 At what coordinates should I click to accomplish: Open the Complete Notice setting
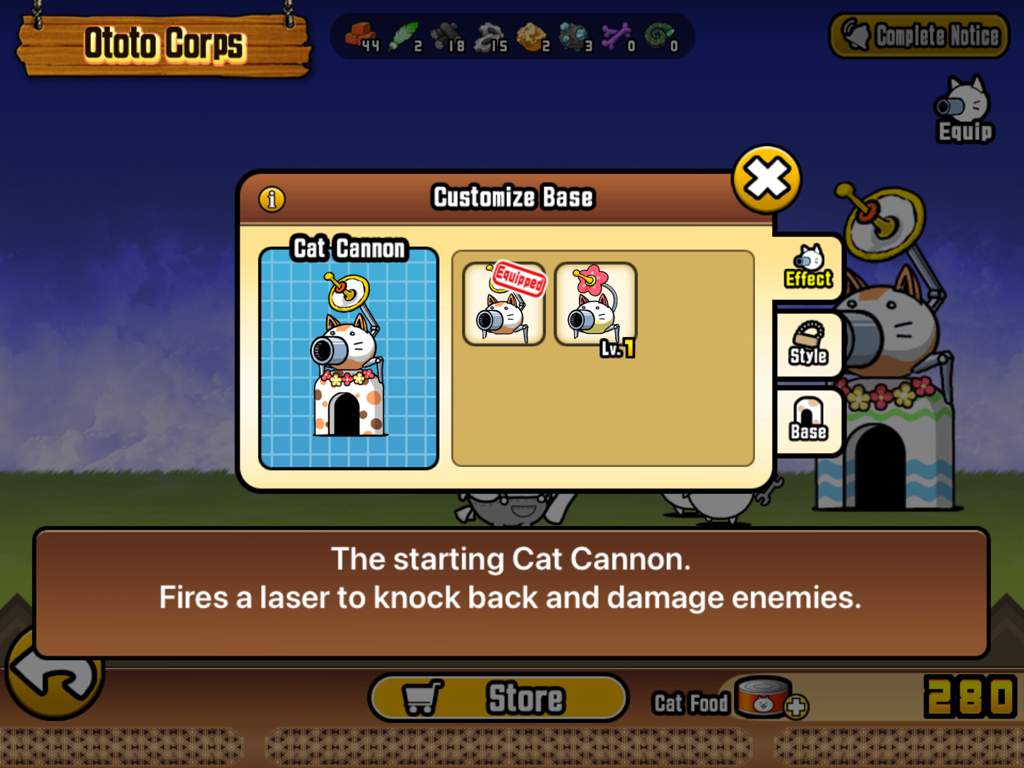(919, 36)
